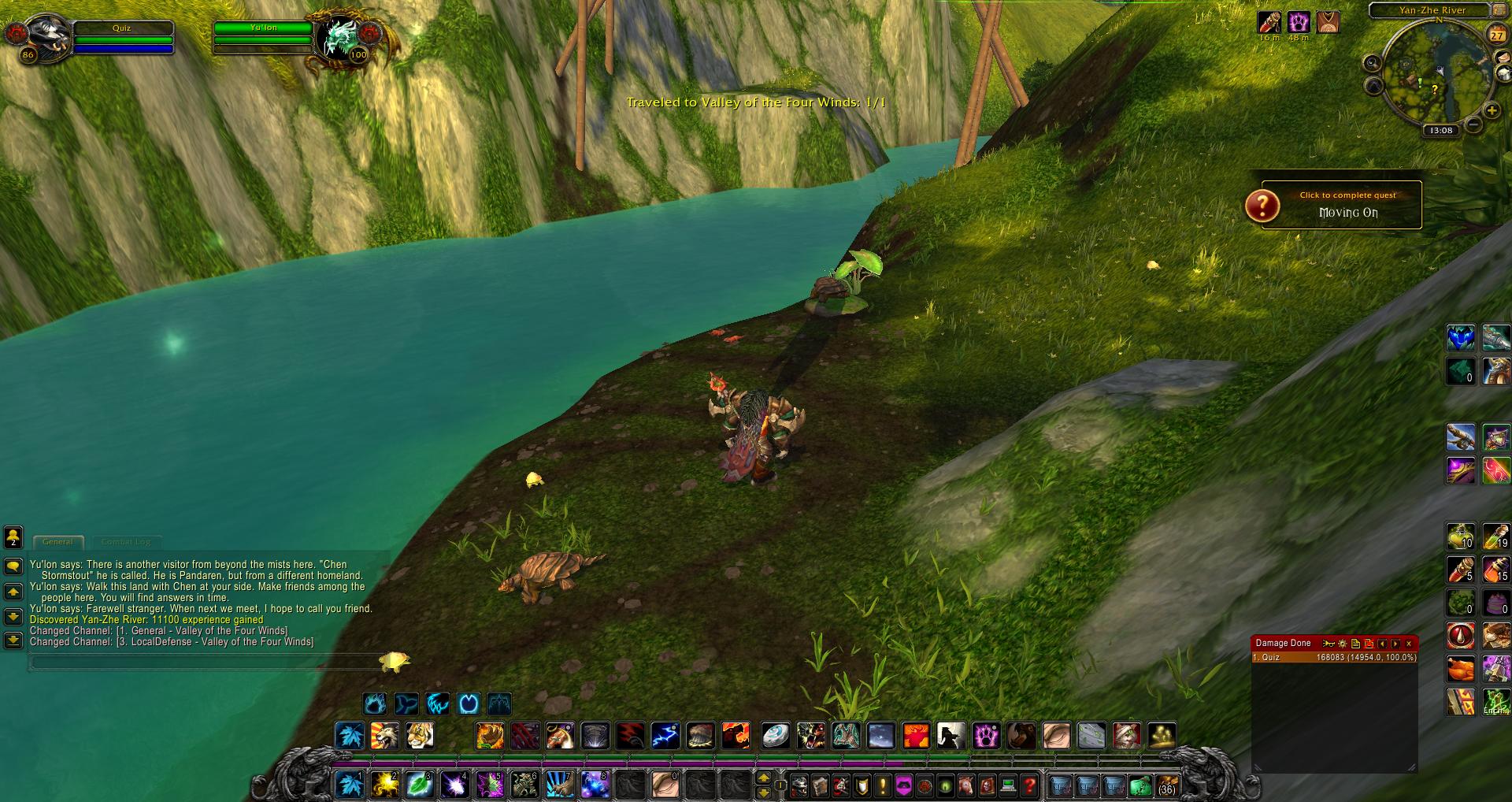
Task: Select the General chat tab
Action: tap(57, 542)
